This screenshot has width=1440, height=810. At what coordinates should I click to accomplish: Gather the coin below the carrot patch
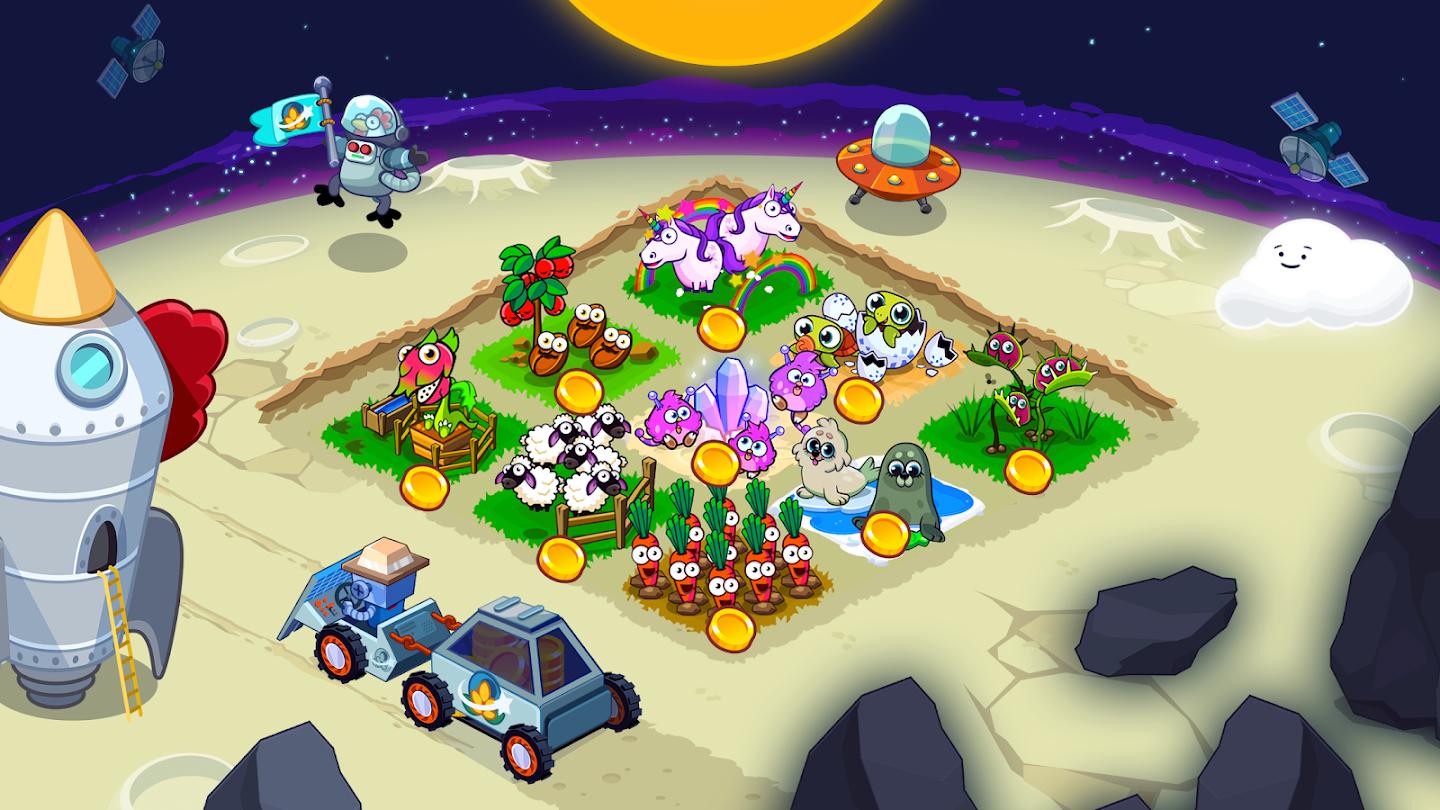(730, 629)
